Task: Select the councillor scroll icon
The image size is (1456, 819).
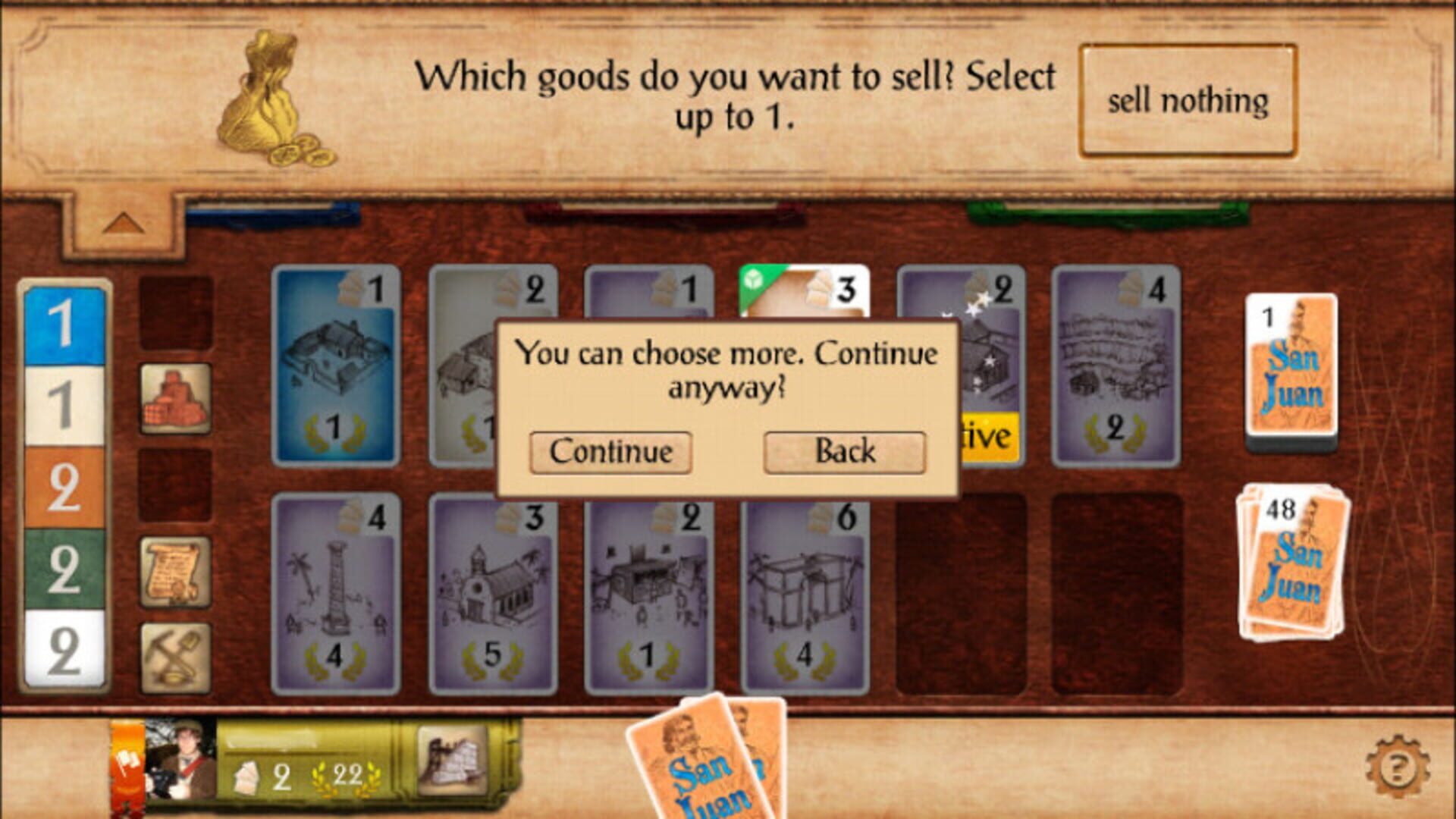Action: click(x=174, y=563)
